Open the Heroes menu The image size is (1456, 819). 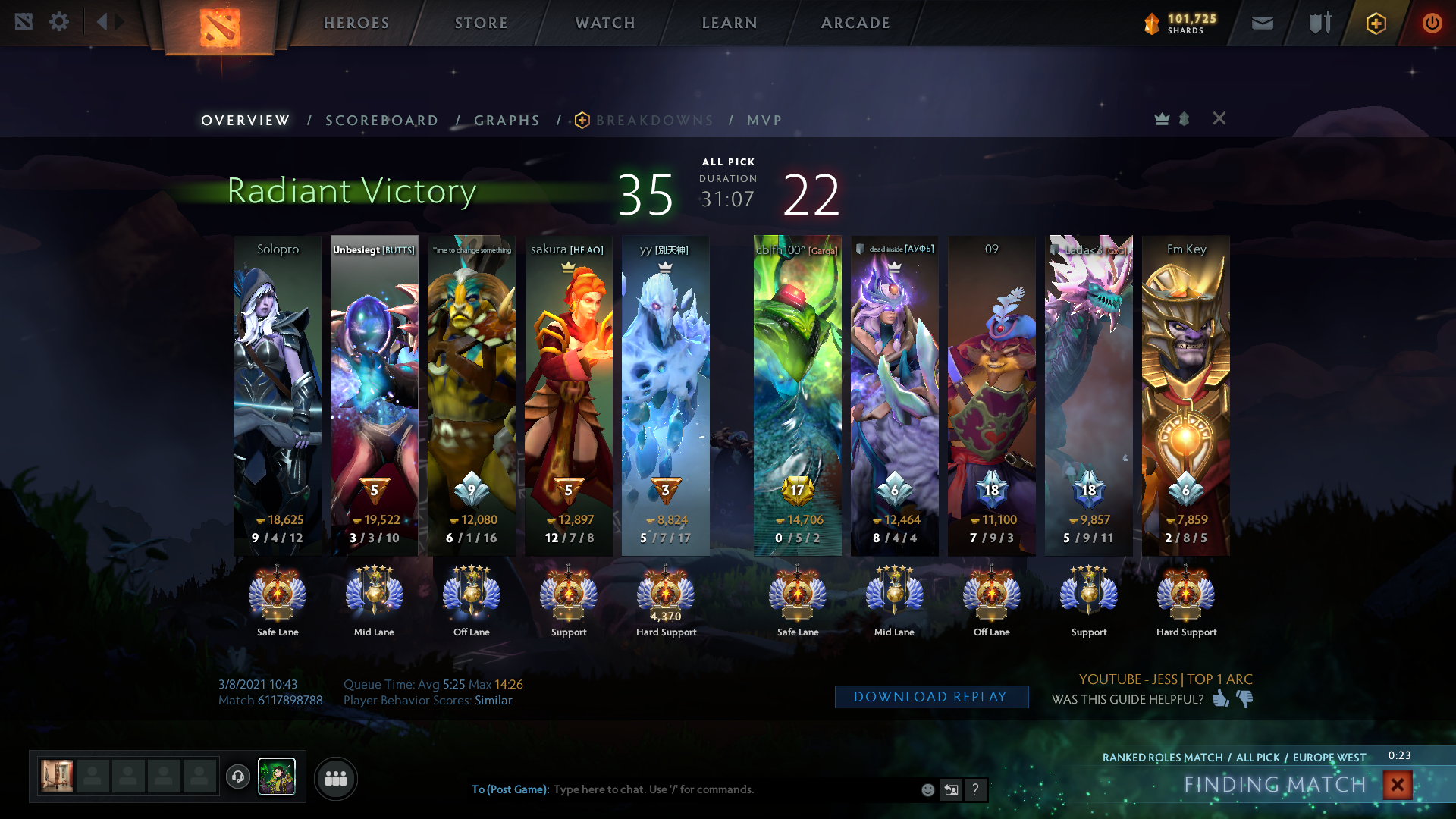pyautogui.click(x=356, y=23)
